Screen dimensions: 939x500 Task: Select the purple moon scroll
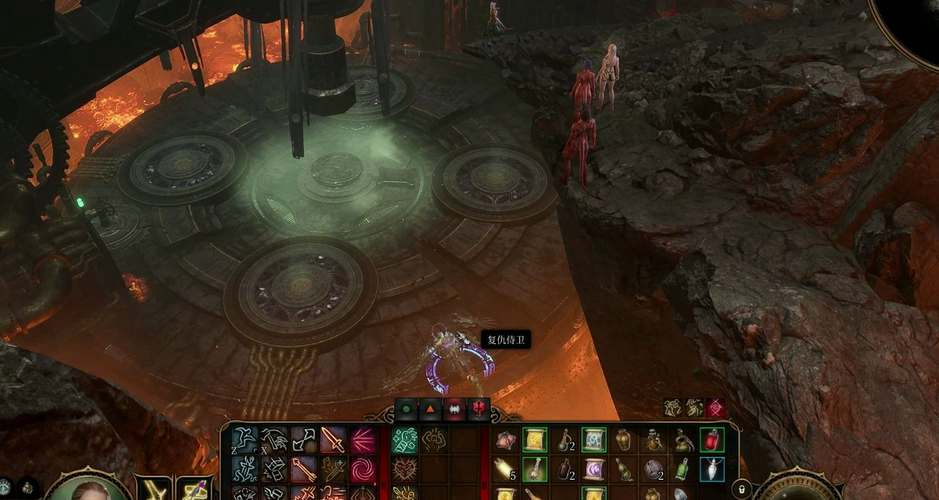click(594, 468)
